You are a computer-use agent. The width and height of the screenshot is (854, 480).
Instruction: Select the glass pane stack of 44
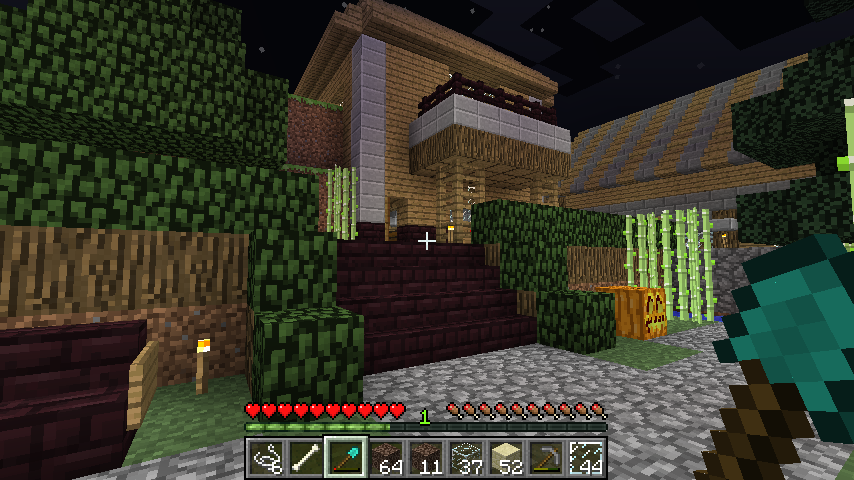pos(586,458)
